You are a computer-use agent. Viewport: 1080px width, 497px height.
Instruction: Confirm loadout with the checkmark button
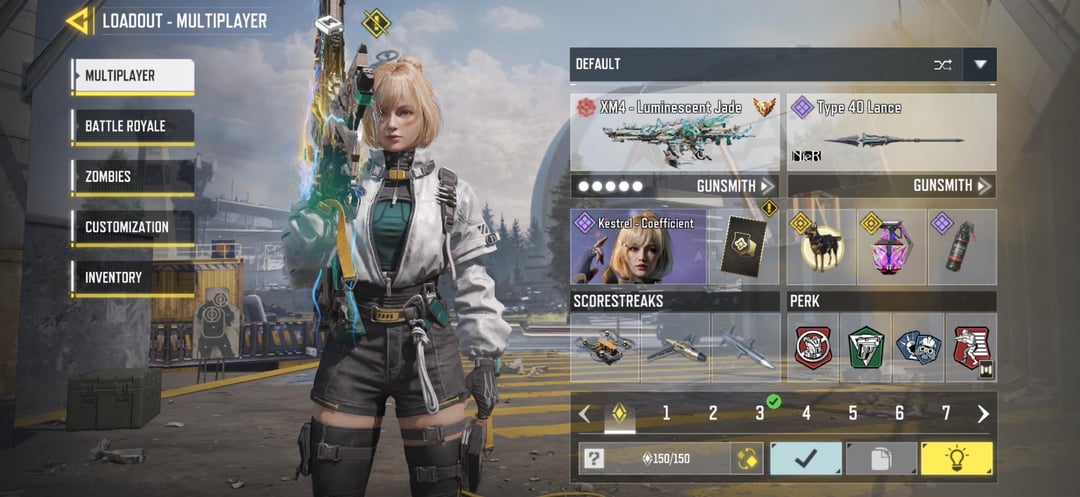[805, 458]
